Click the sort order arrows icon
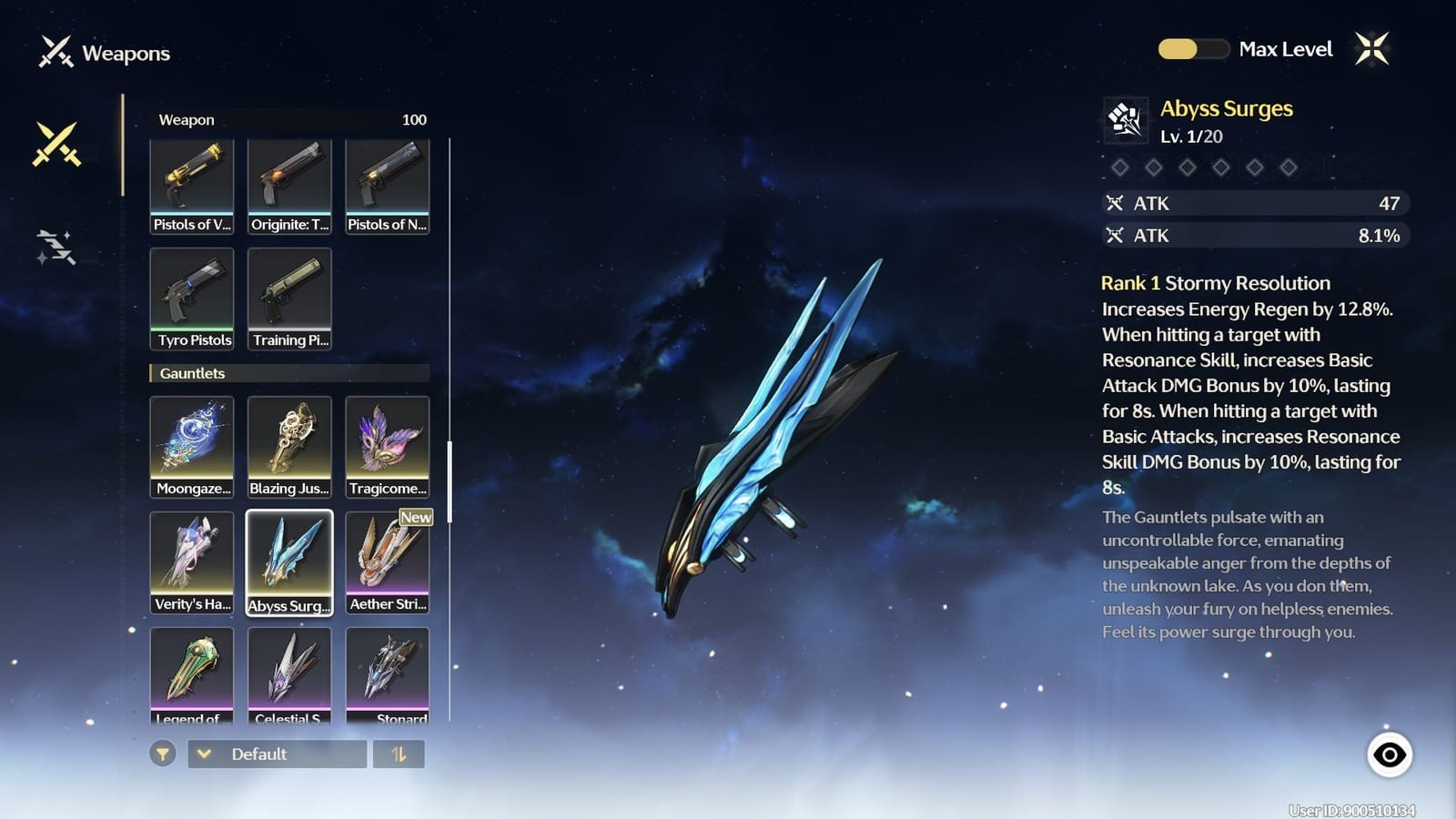Screen dimensions: 1456x819 coord(399,753)
